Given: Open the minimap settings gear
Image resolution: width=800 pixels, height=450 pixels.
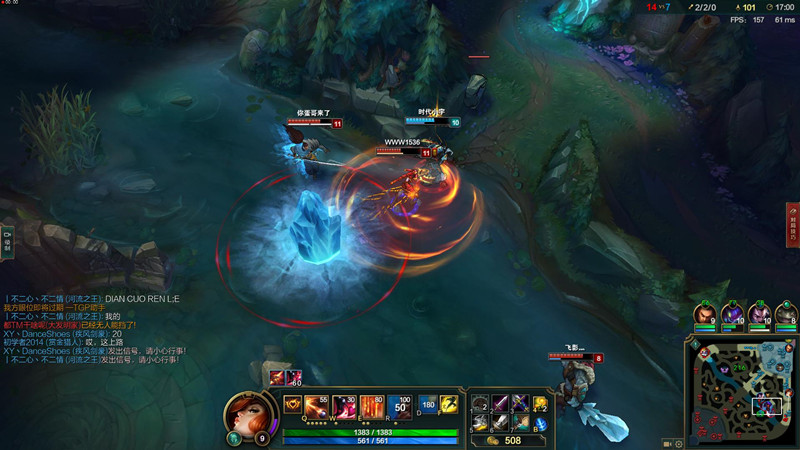Looking at the screenshot, I should point(679,442).
